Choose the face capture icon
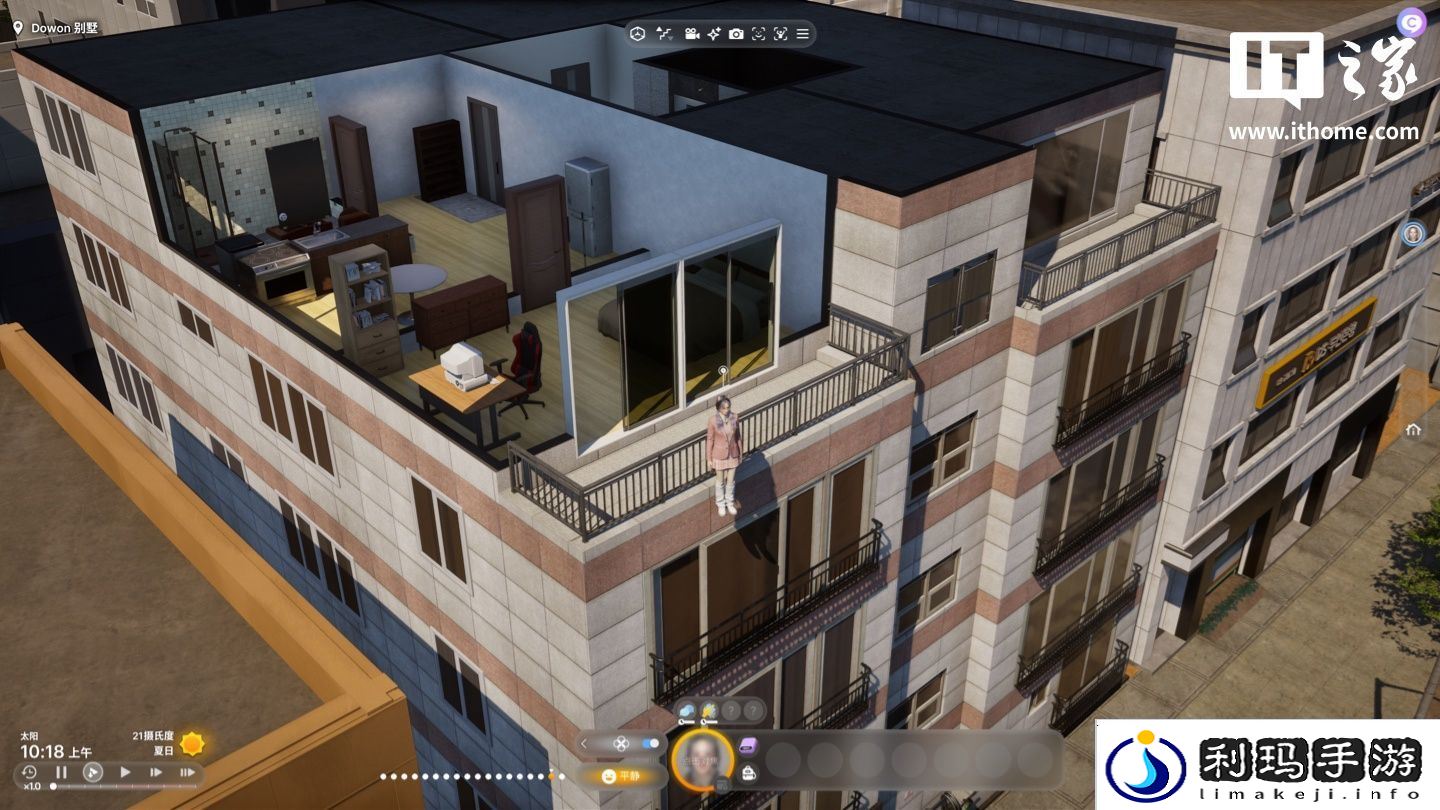 758,34
